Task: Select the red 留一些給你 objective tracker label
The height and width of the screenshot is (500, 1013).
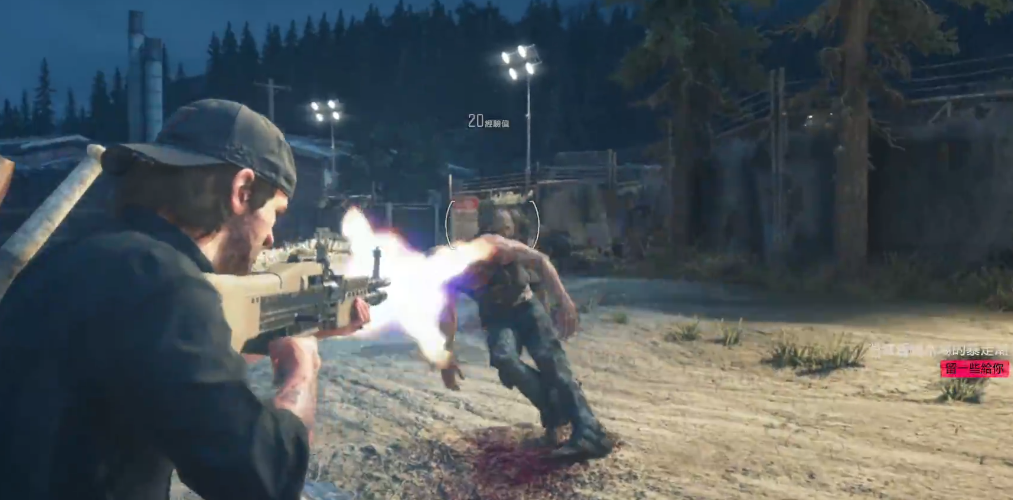Action: pyautogui.click(x=974, y=368)
